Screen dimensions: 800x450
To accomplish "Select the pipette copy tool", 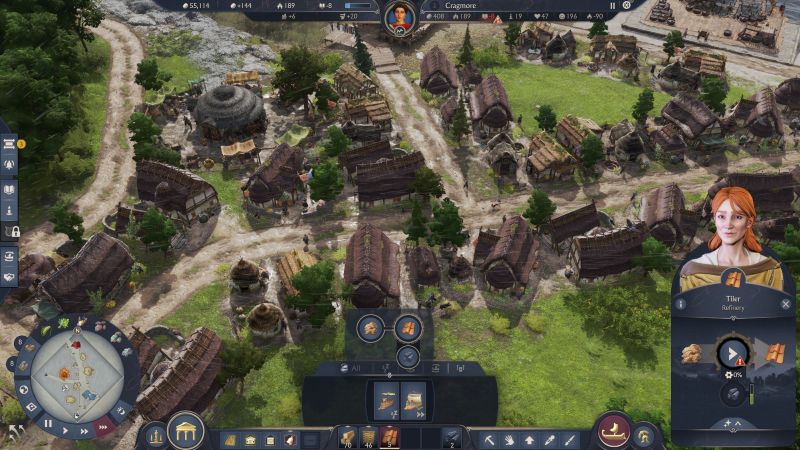I will pyautogui.click(x=548, y=439).
